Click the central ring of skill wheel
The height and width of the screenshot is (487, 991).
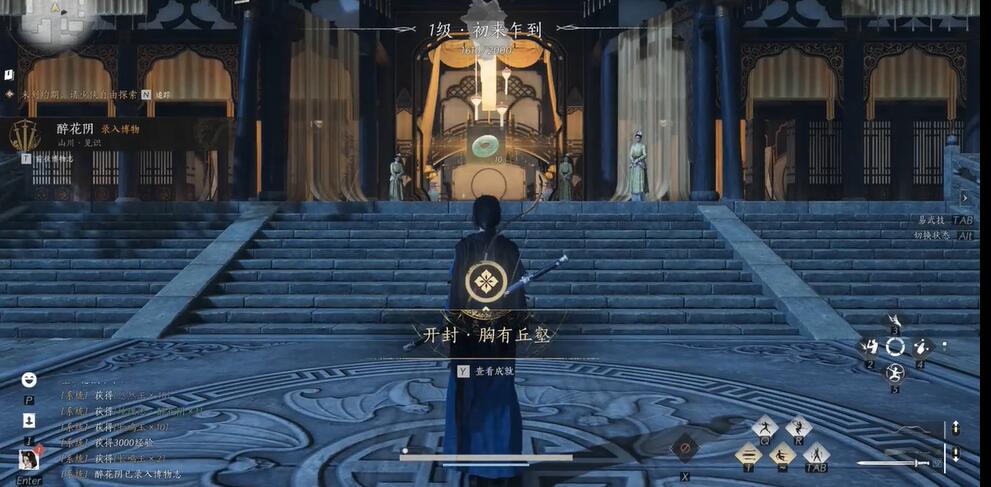895,347
